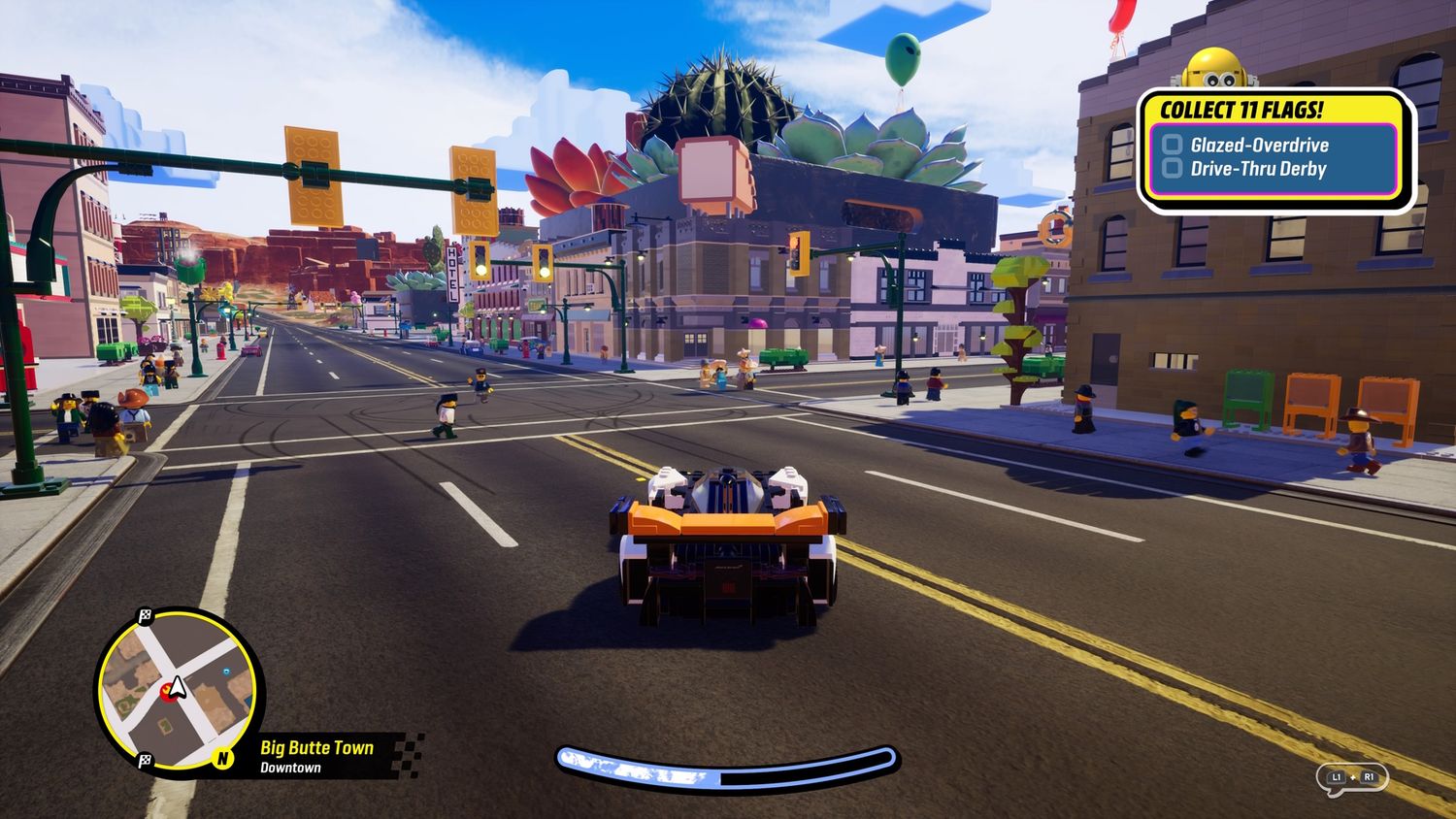The width and height of the screenshot is (1456, 819).
Task: Tick the Drive-Thru Derby objective checkbox
Action: point(1173,169)
